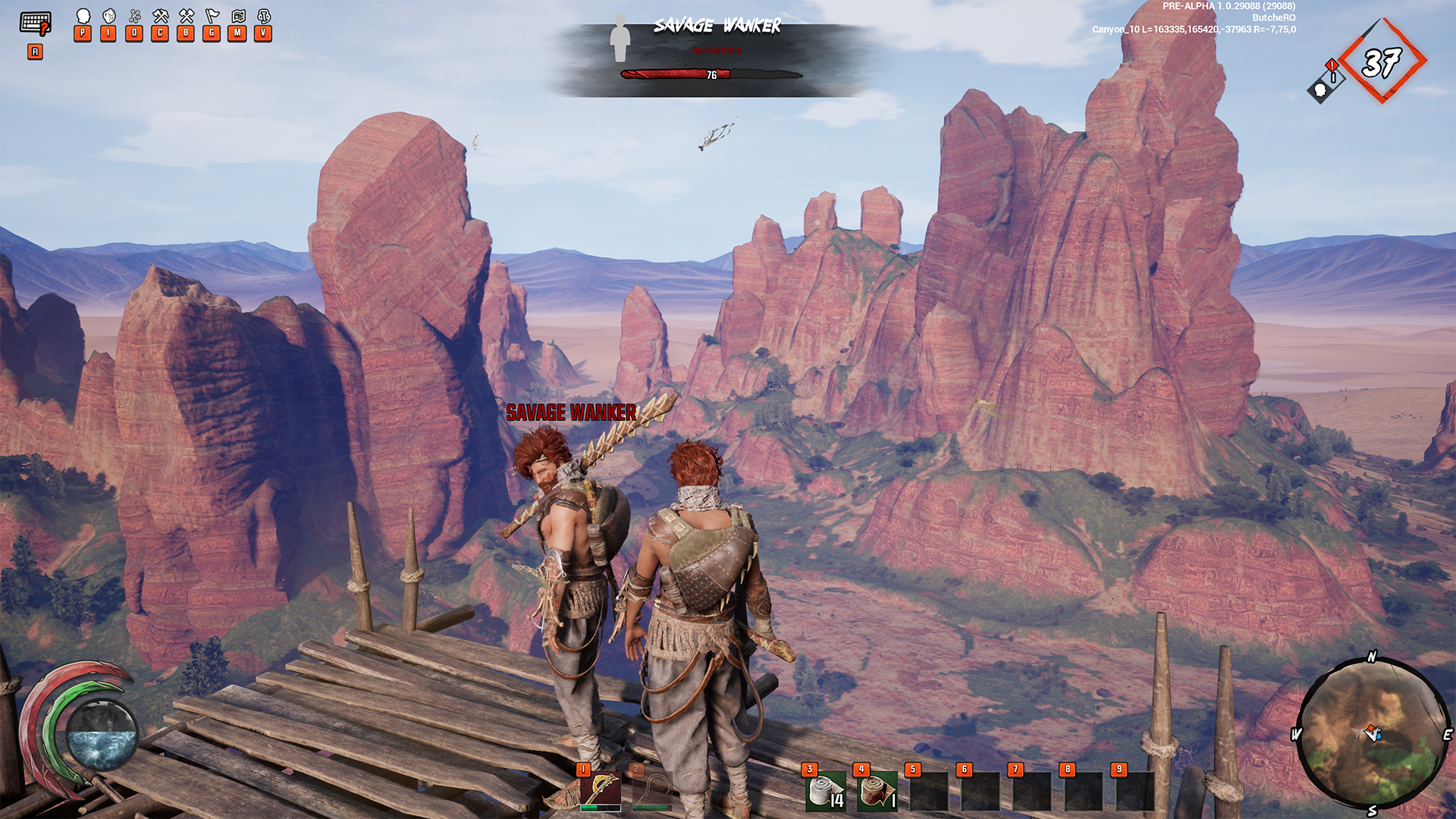Open the world map icon
This screenshot has height=819, width=1456.
pyautogui.click(x=238, y=17)
